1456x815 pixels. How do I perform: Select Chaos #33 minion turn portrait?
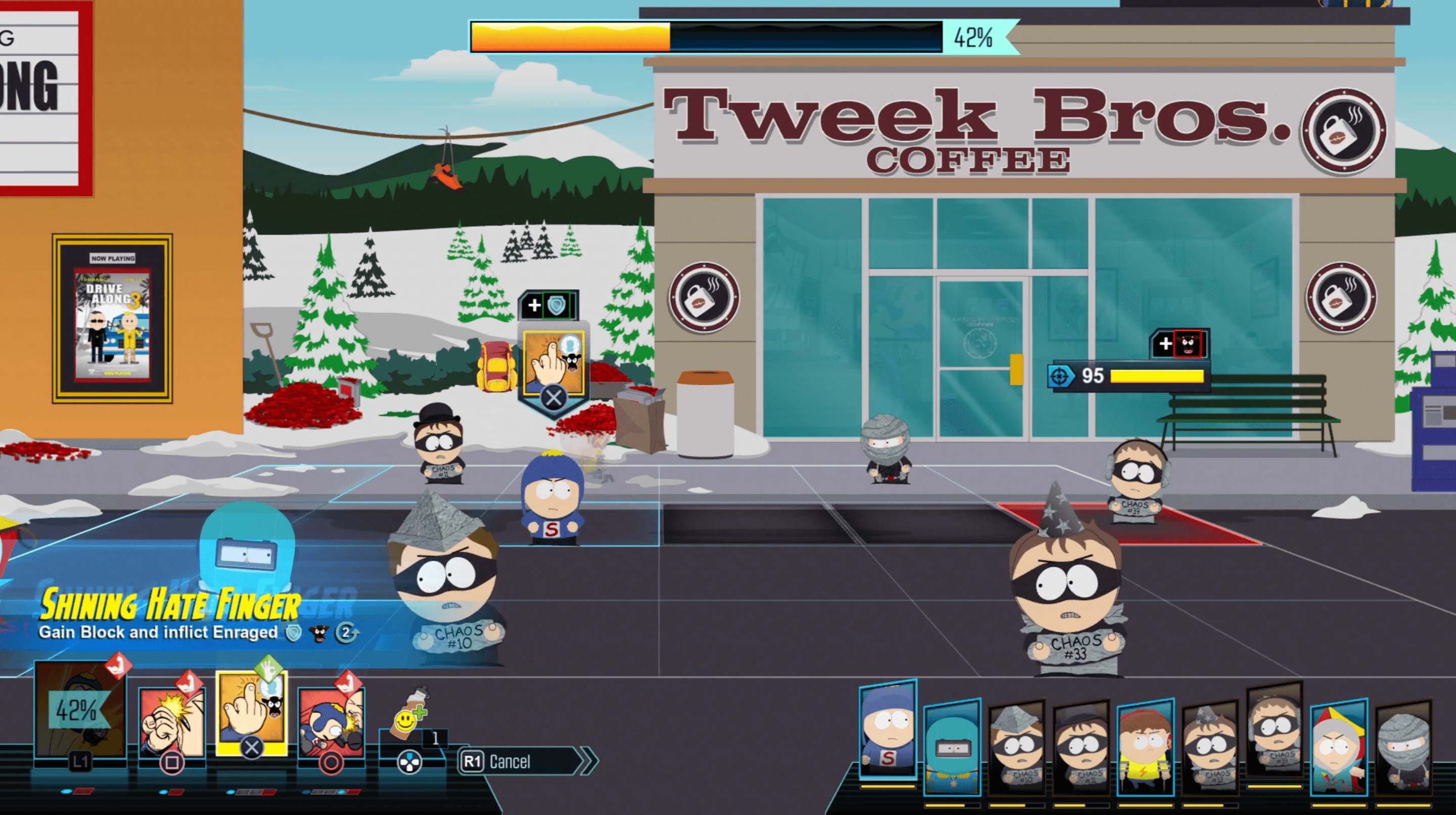pyautogui.click(x=1210, y=747)
